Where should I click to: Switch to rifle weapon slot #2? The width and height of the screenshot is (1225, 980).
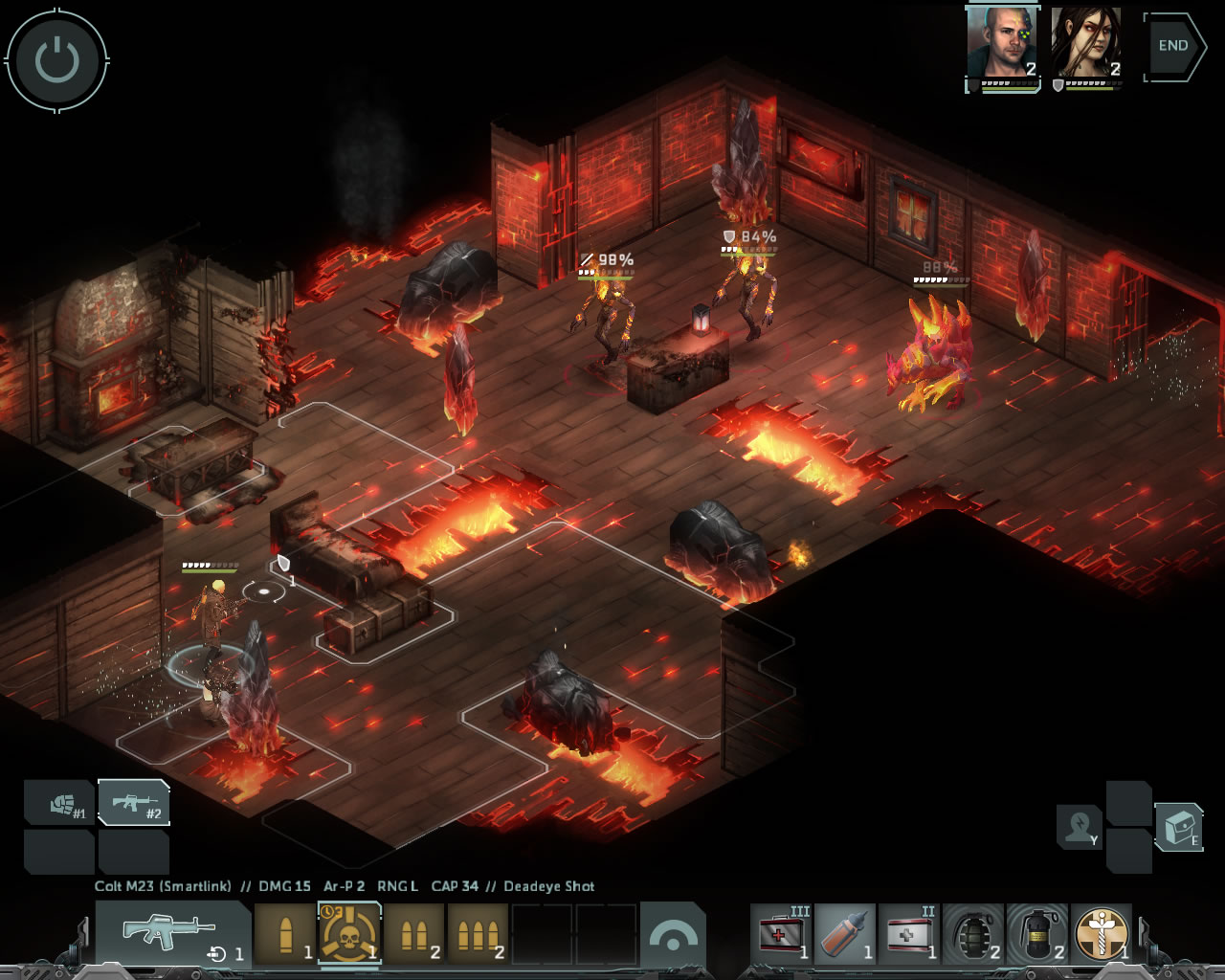click(134, 803)
